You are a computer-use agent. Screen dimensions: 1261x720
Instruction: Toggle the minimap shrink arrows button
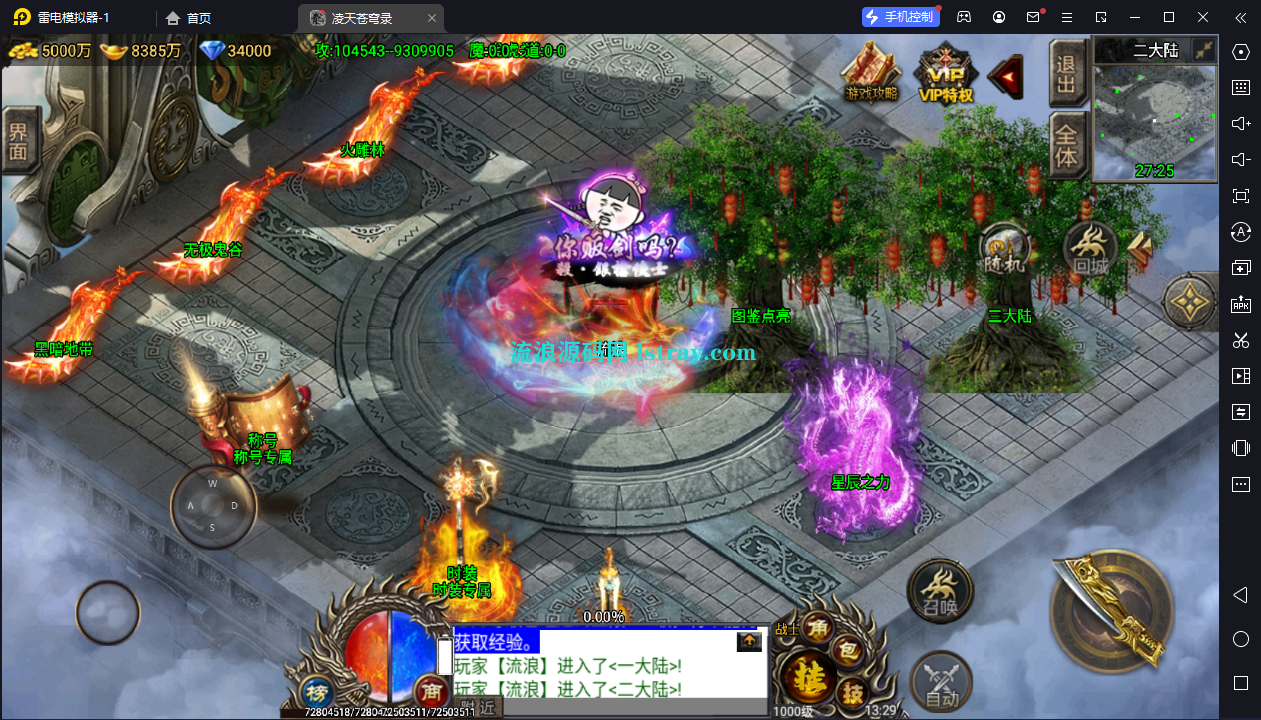point(1204,49)
